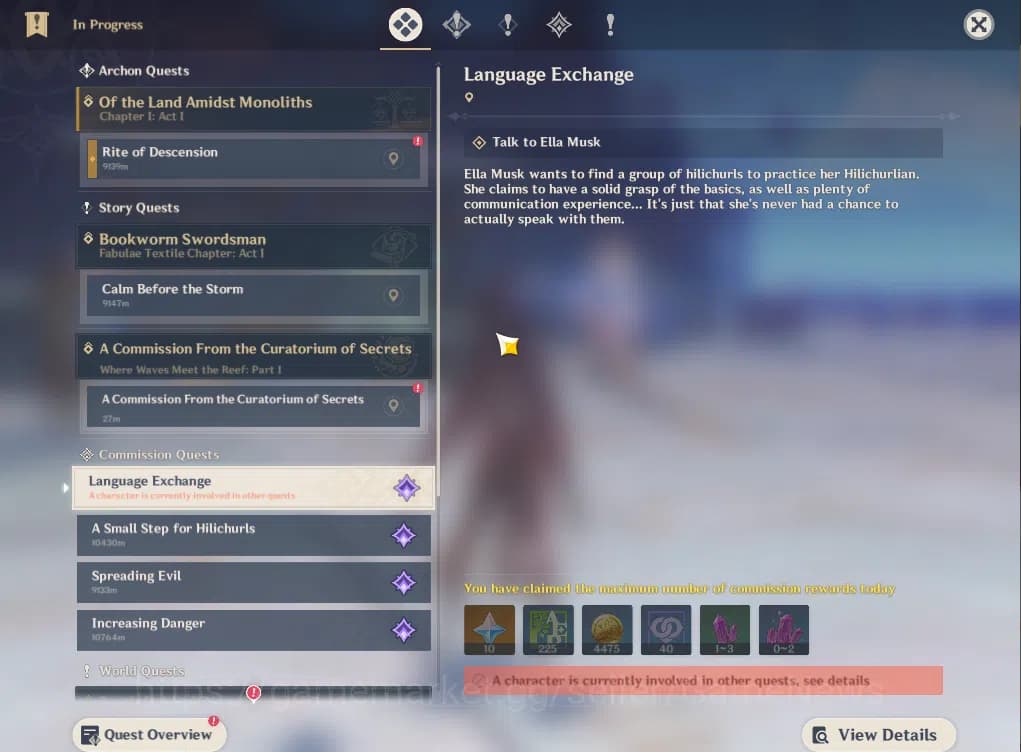Switch to the all quests tab
1021x752 pixels.
[x=405, y=25]
